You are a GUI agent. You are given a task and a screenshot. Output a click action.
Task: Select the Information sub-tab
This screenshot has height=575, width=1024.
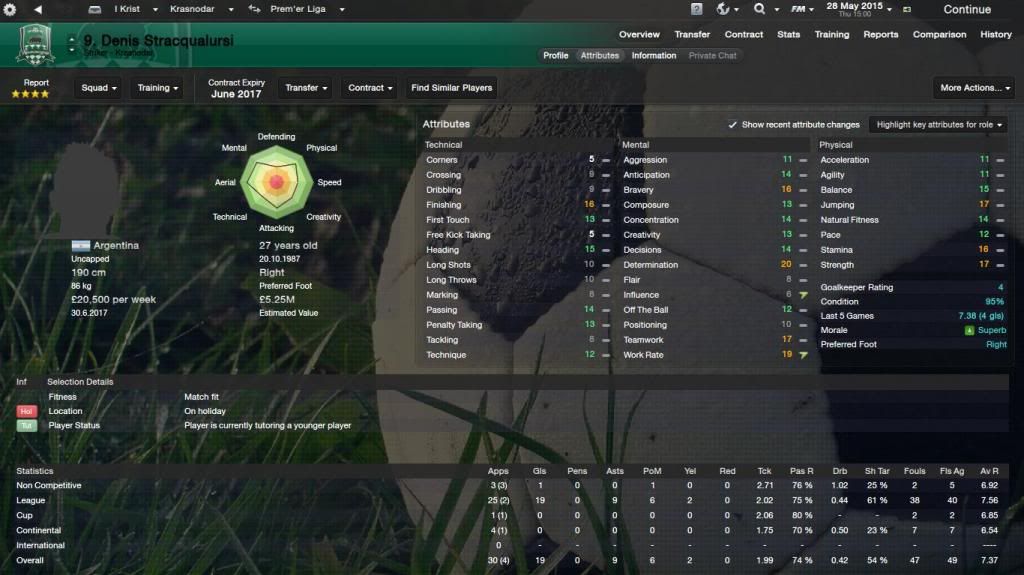tap(653, 56)
